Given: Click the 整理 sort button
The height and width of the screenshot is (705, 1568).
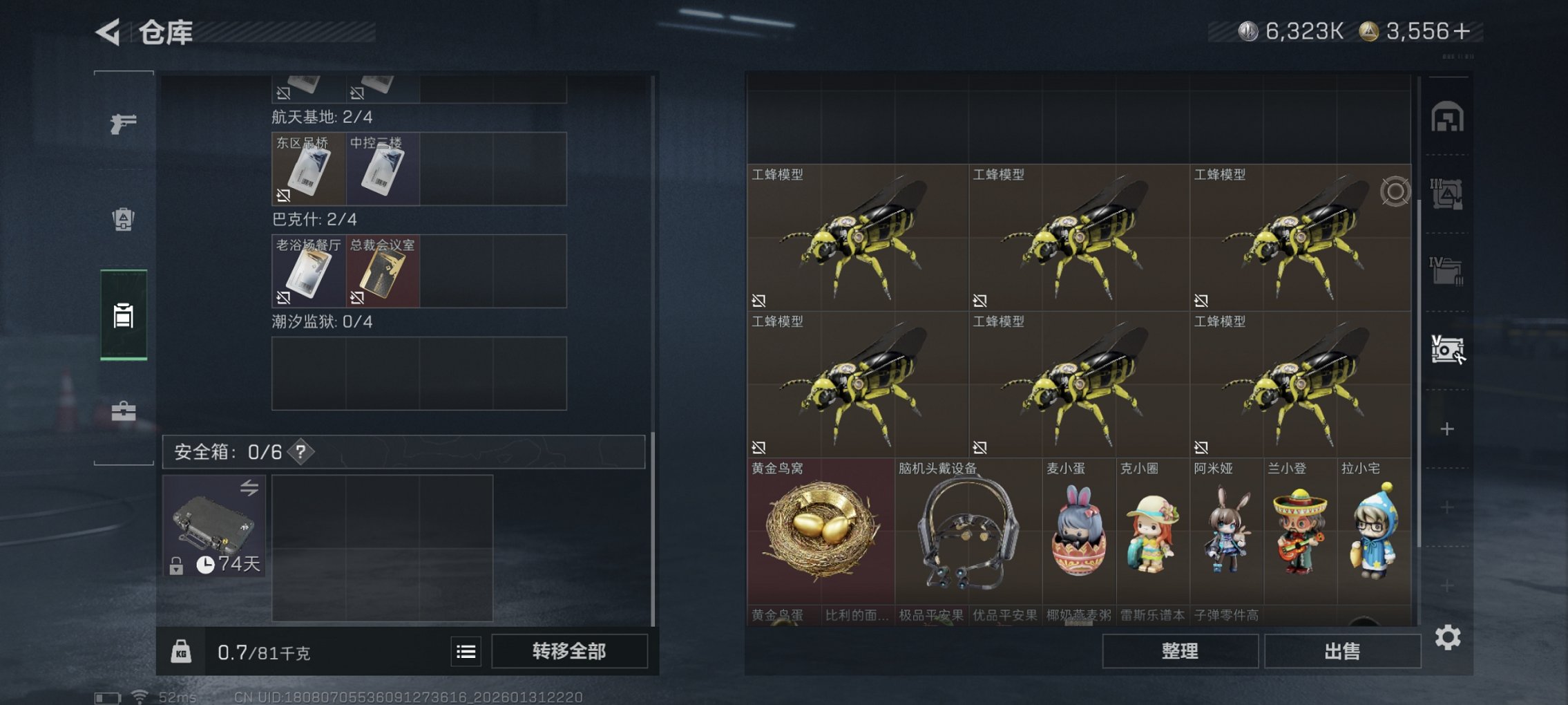Looking at the screenshot, I should (1179, 650).
